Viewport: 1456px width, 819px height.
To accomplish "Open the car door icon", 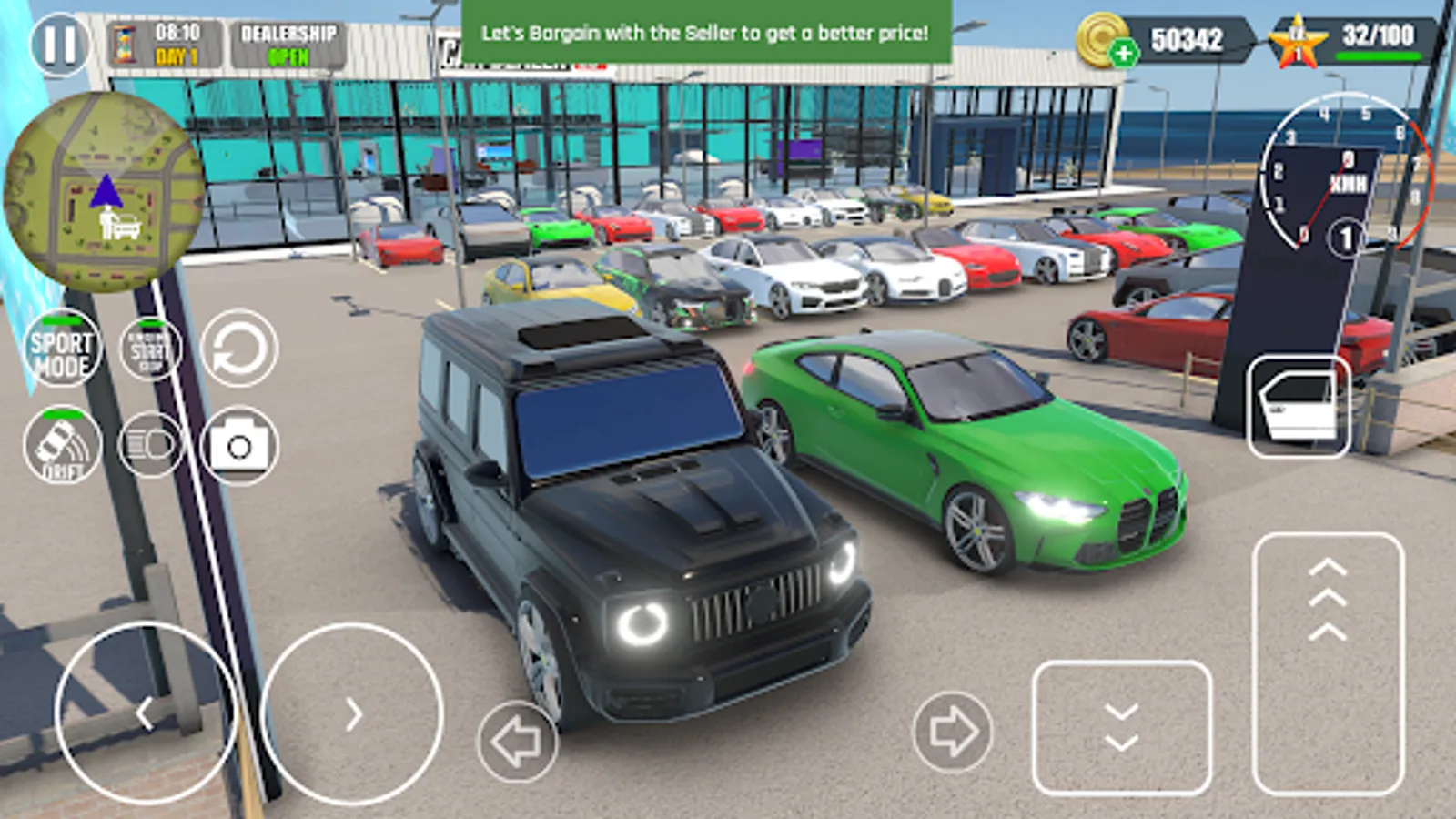I will 1299,407.
